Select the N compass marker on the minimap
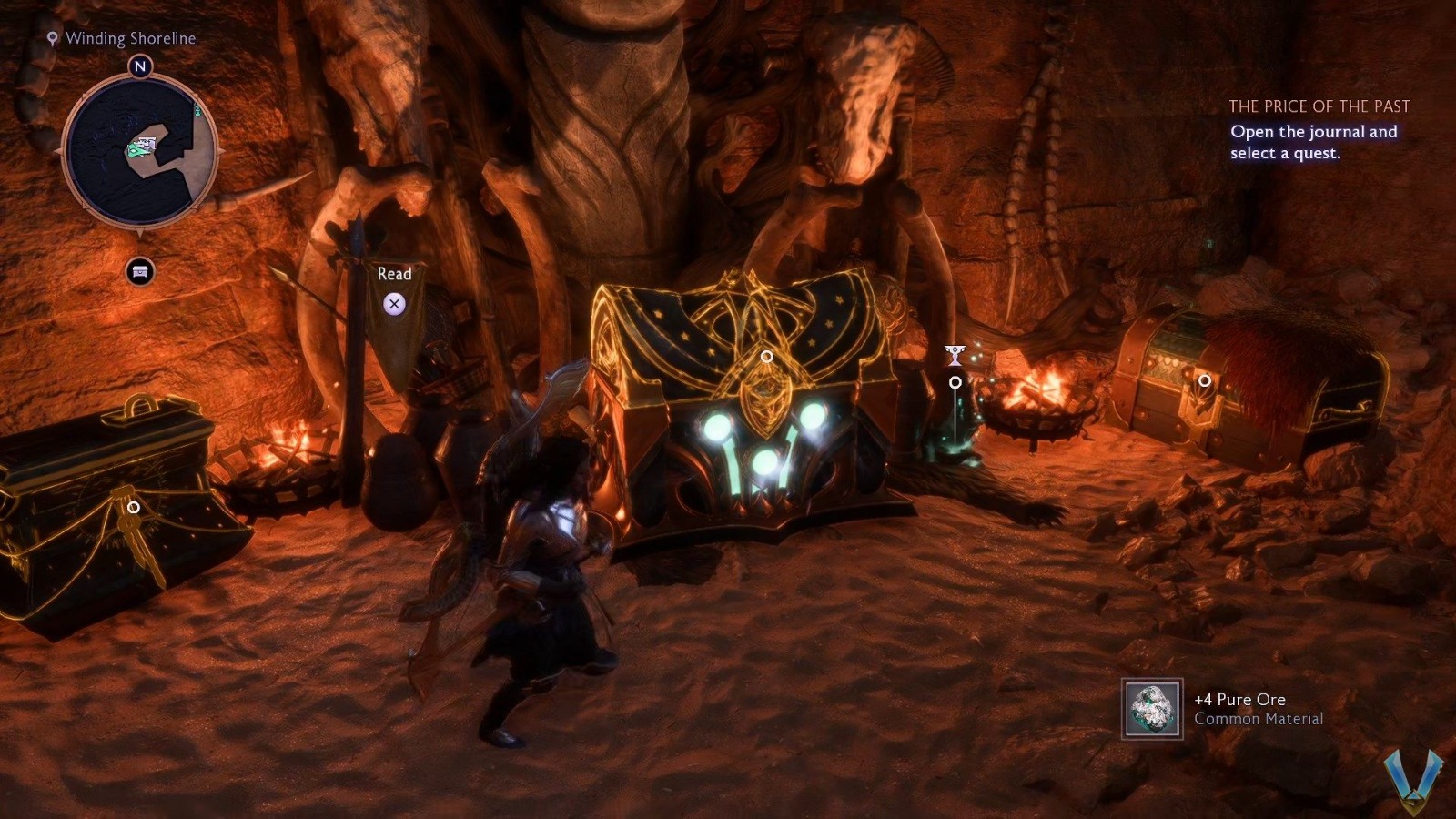This screenshot has height=819, width=1456. [x=139, y=66]
